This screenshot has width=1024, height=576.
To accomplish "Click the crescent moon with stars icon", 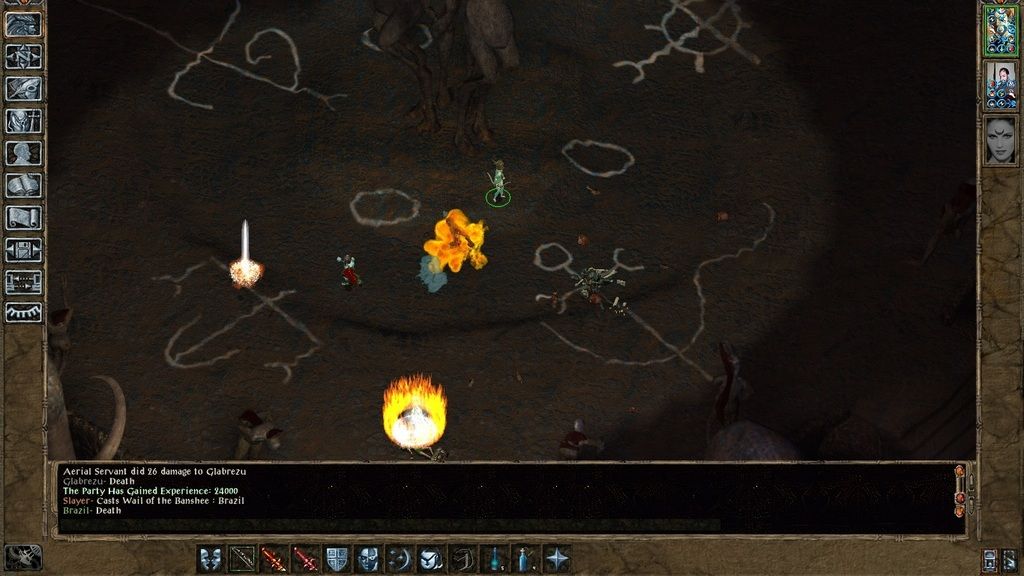I will coord(400,559).
